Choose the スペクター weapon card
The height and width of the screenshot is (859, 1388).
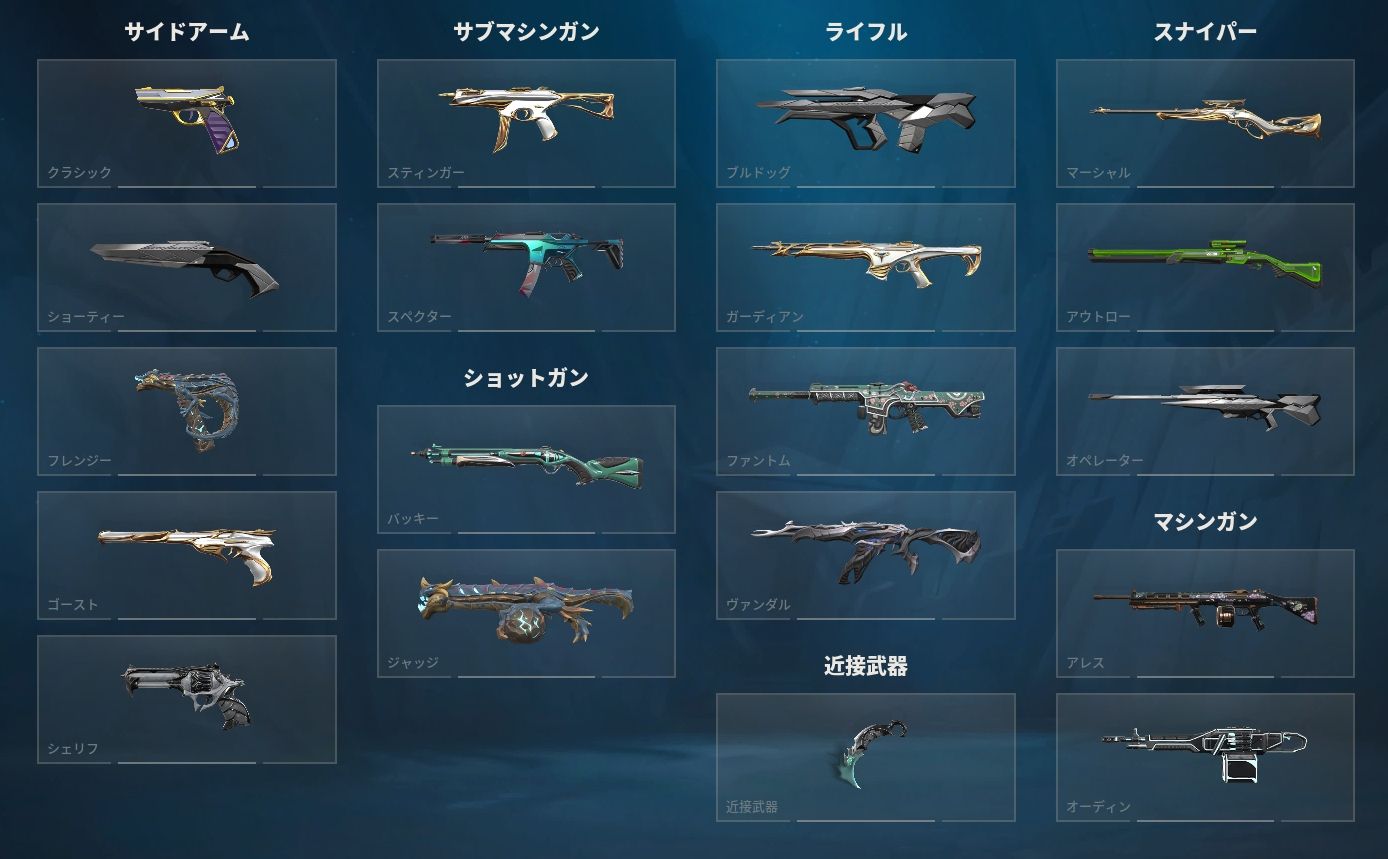pyautogui.click(x=526, y=267)
